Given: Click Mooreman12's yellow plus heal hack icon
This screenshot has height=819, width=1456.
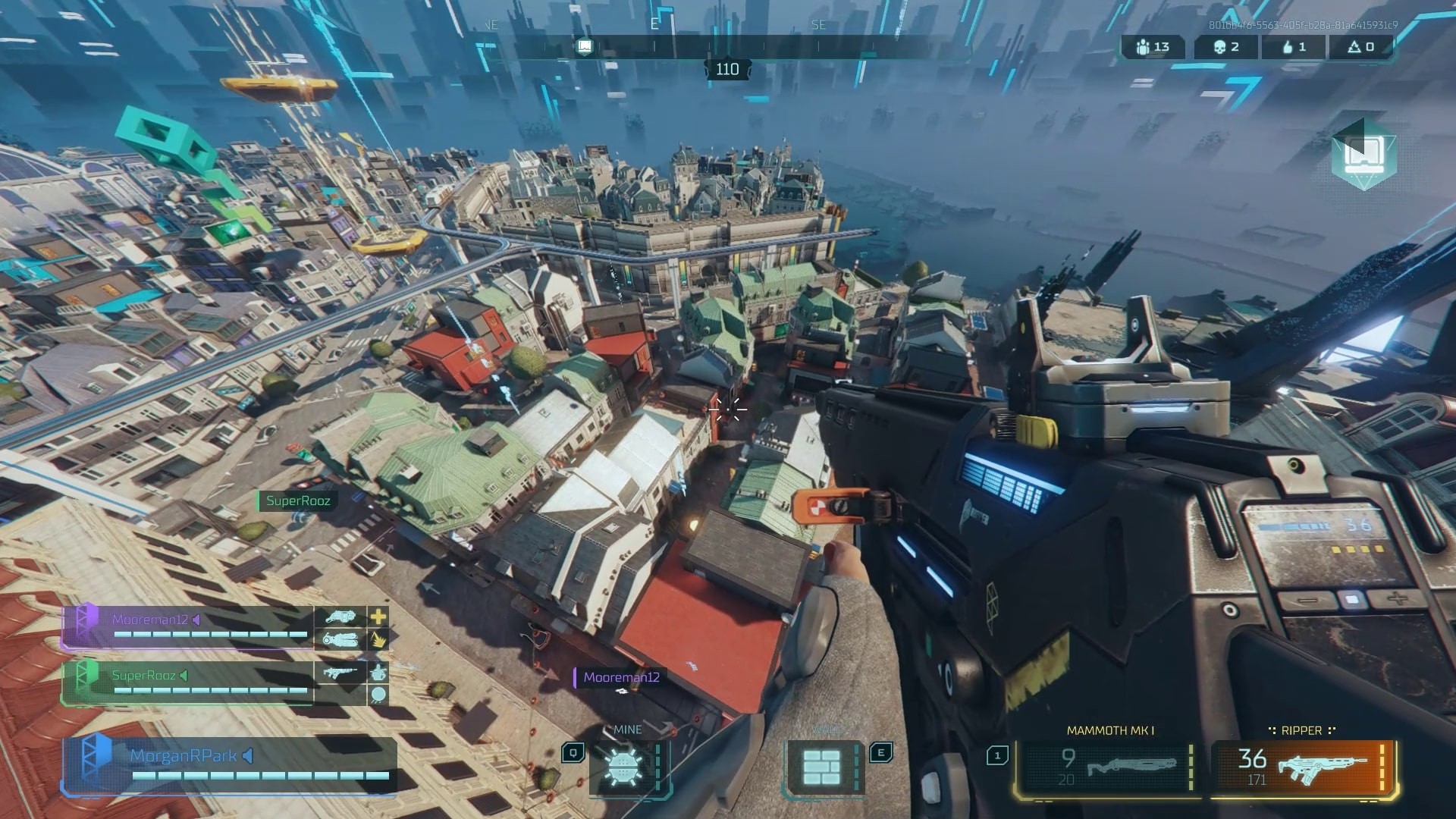Looking at the screenshot, I should click(x=378, y=617).
